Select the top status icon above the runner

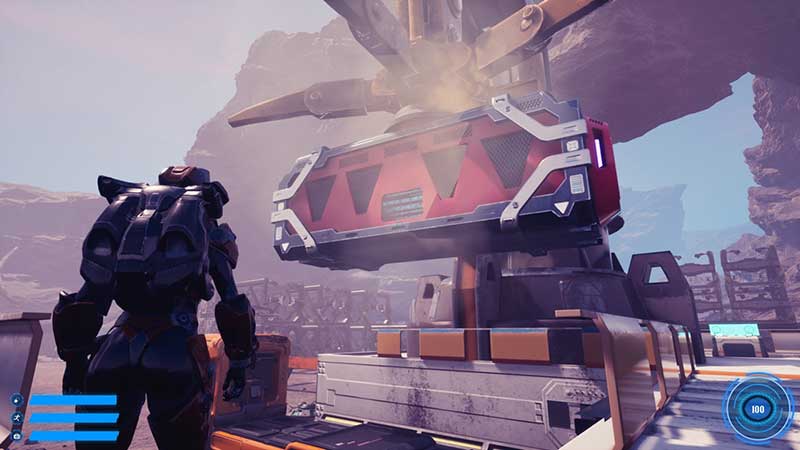[x=17, y=400]
